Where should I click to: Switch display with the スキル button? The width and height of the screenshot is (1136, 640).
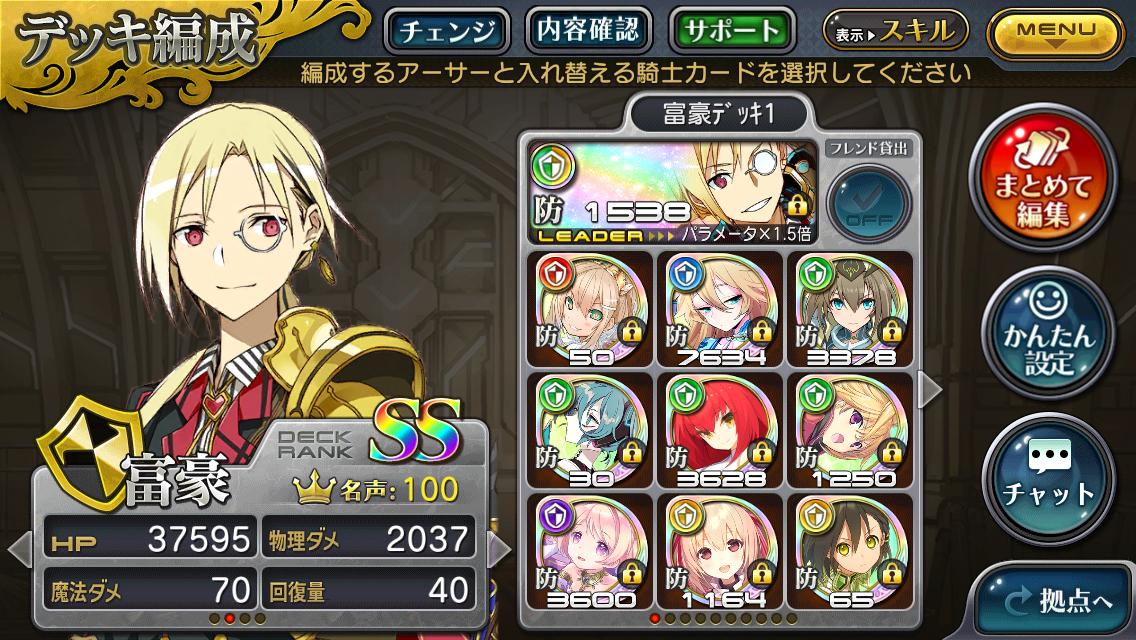pos(895,31)
